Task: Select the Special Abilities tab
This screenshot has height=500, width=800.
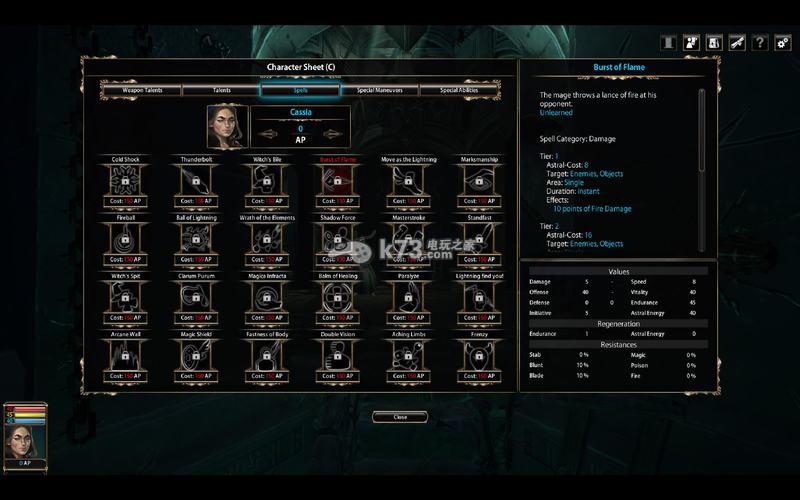Action: tap(460, 90)
